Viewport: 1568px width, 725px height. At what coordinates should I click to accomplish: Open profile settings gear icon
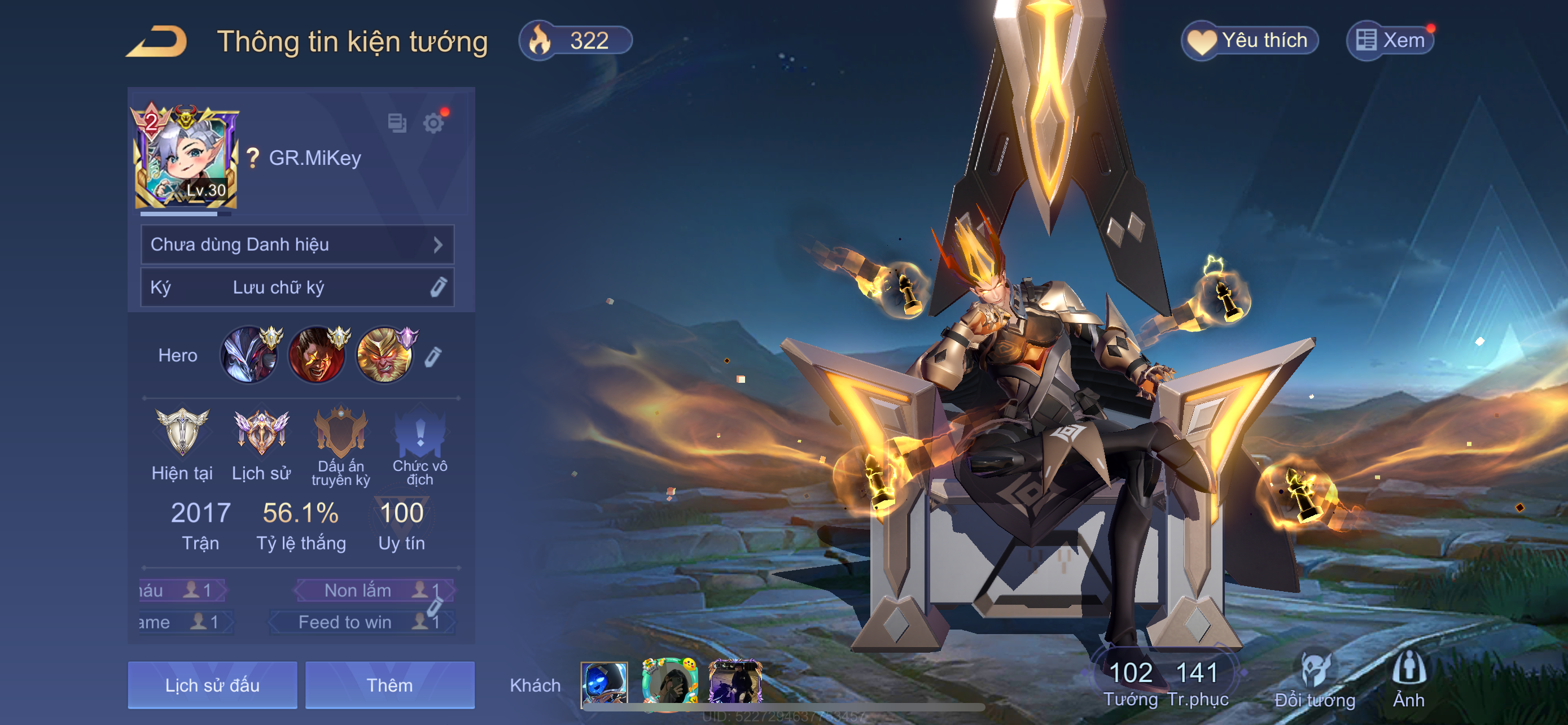(x=433, y=124)
